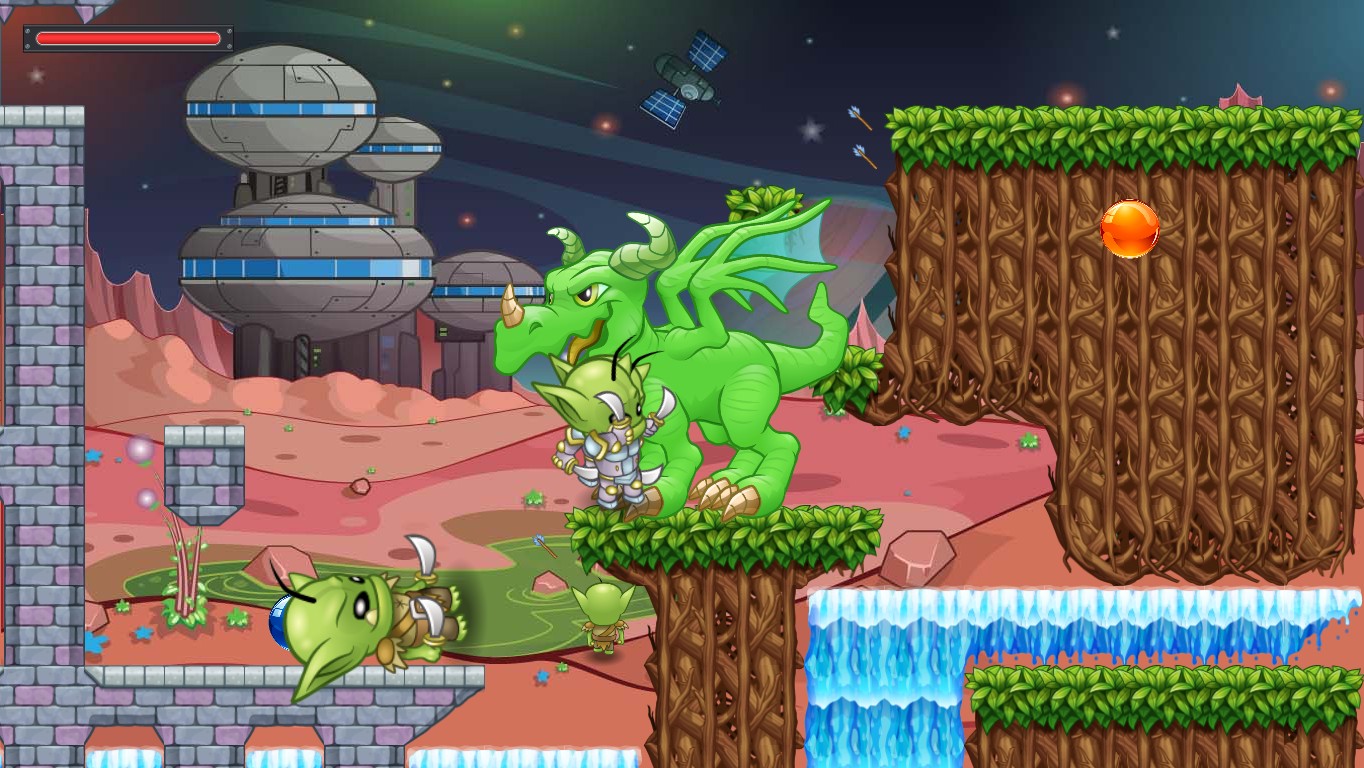1364x768 pixels.
Task: Click the brown boulder near the shield goblin
Action: [281, 562]
